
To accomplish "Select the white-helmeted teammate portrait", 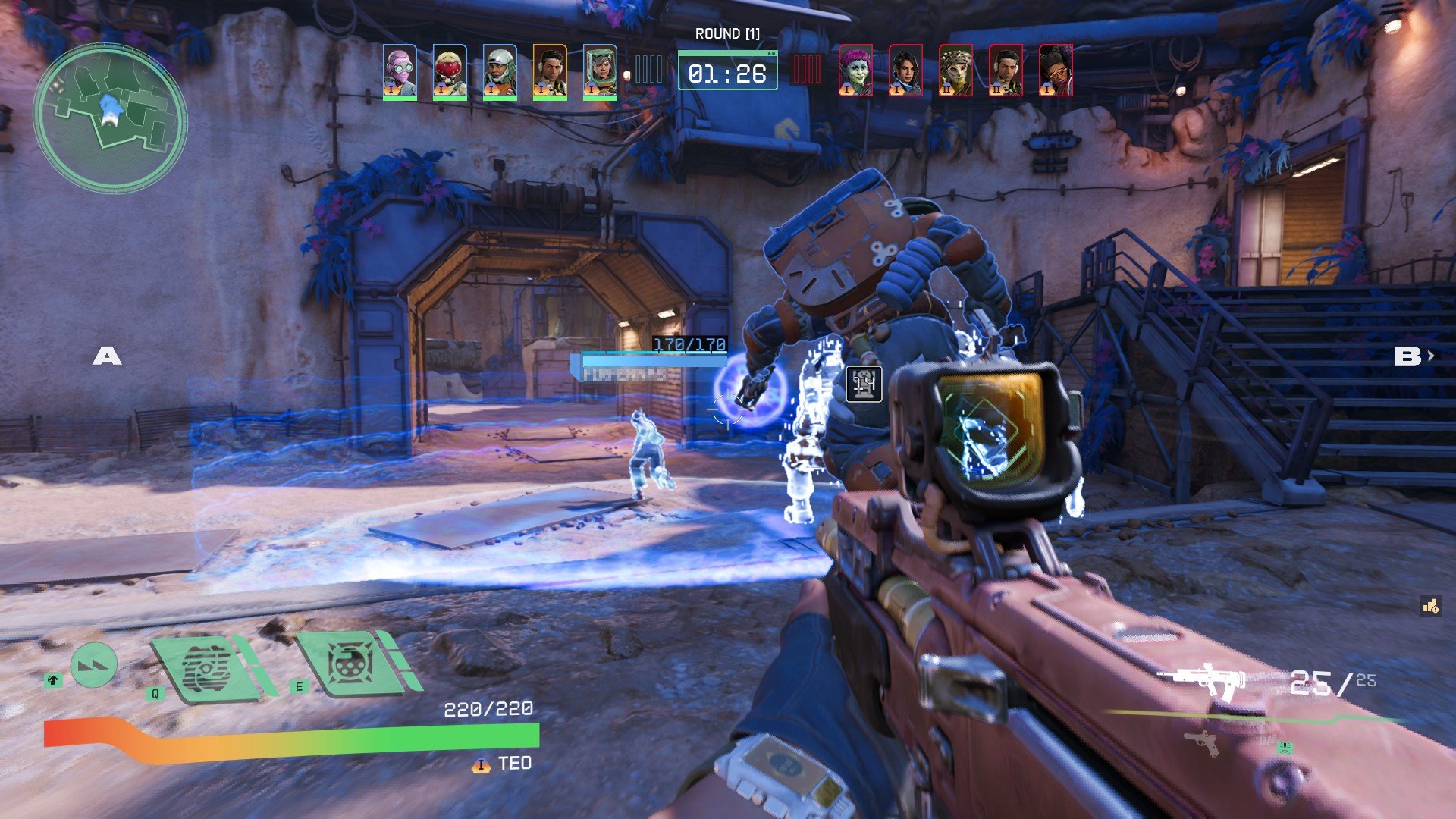I will pos(500,71).
